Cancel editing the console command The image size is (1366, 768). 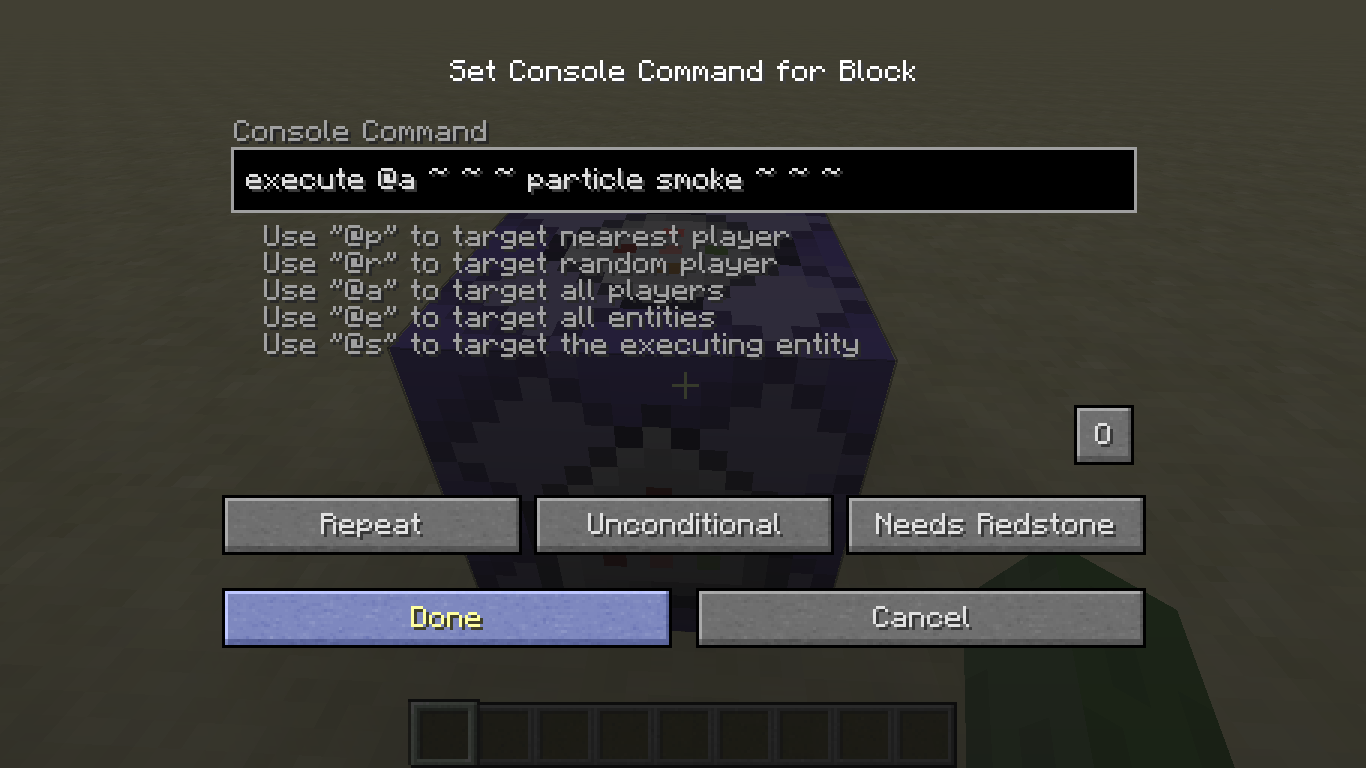click(920, 617)
